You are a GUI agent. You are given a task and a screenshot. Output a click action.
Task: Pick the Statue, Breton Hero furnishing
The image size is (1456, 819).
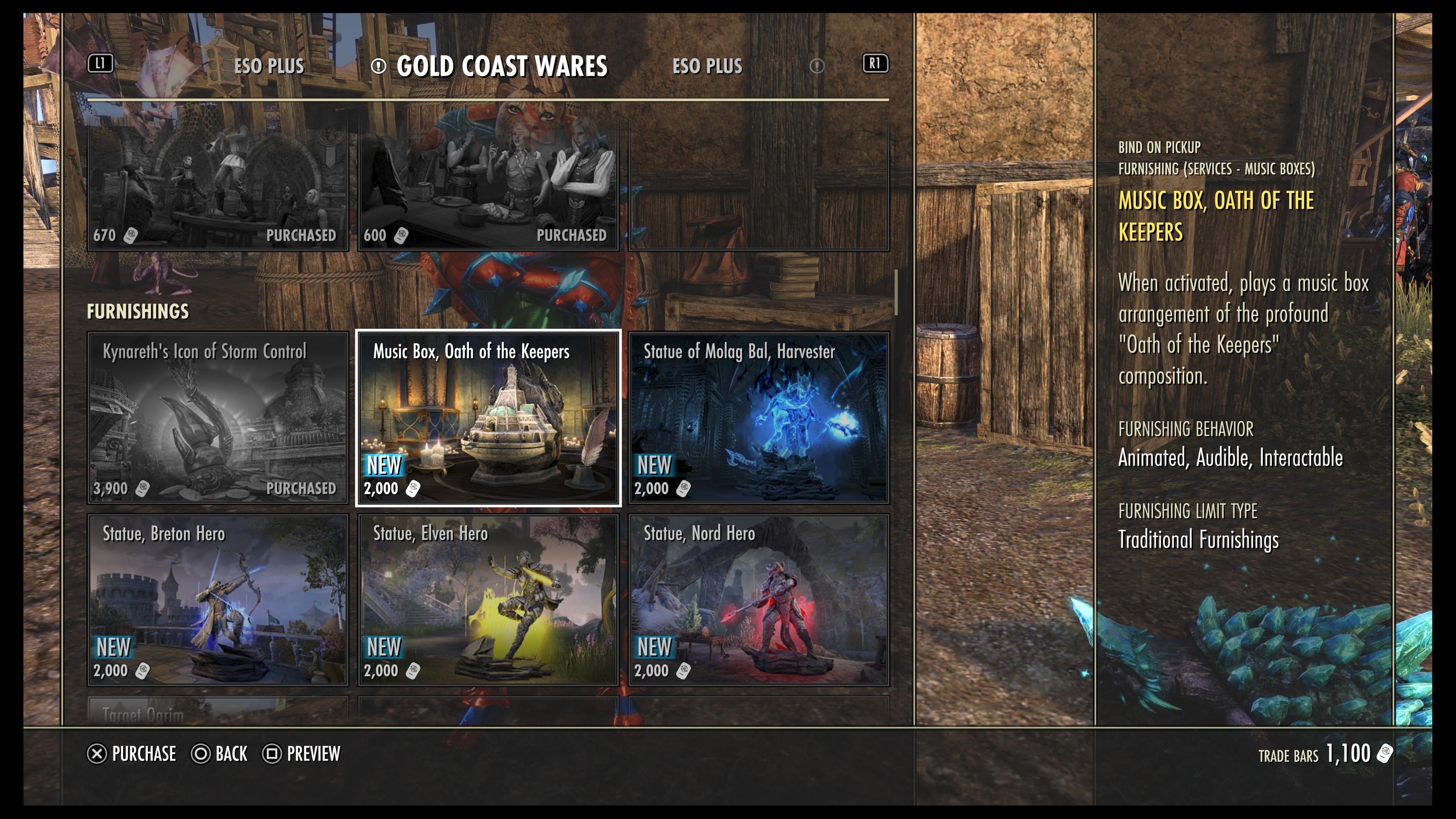click(218, 600)
